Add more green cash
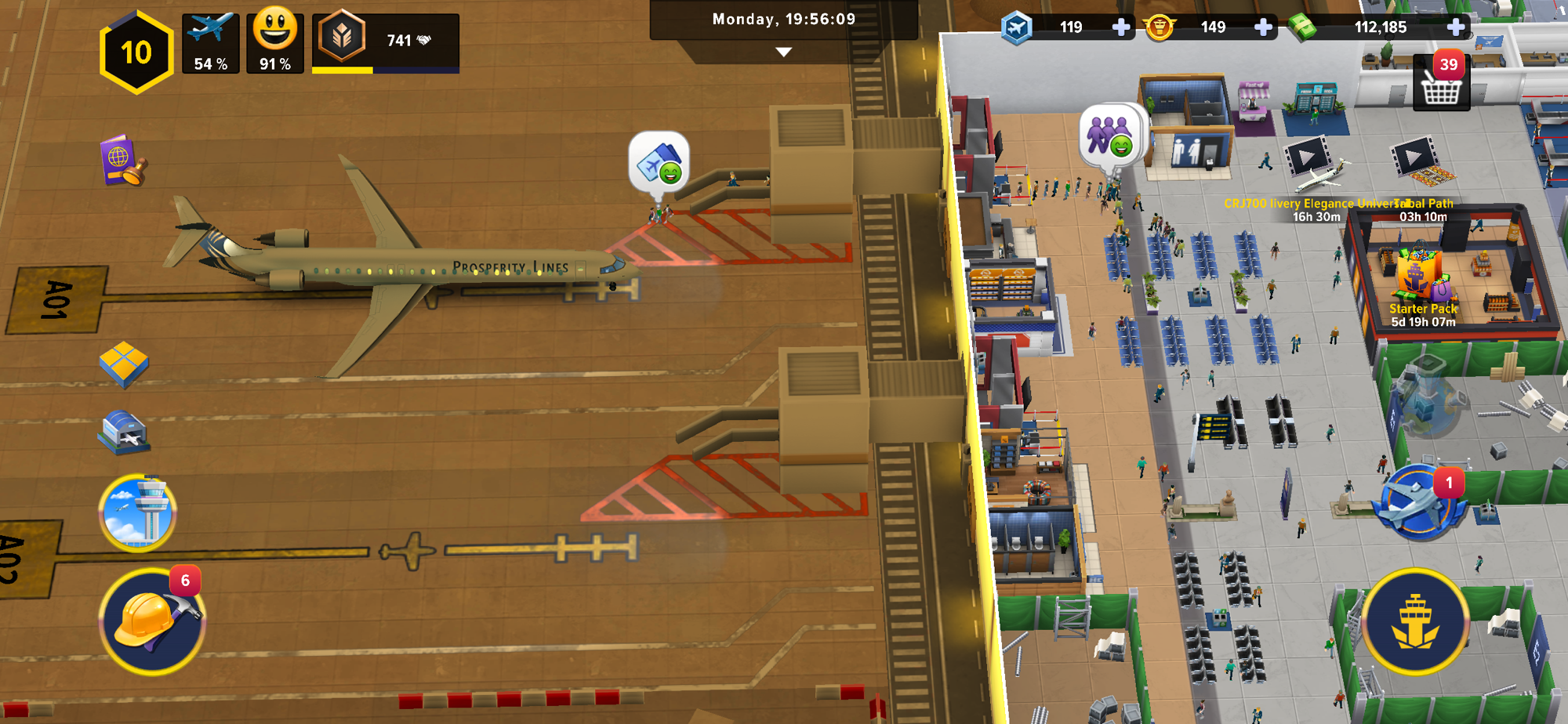The width and height of the screenshot is (1568, 724). (x=1456, y=27)
